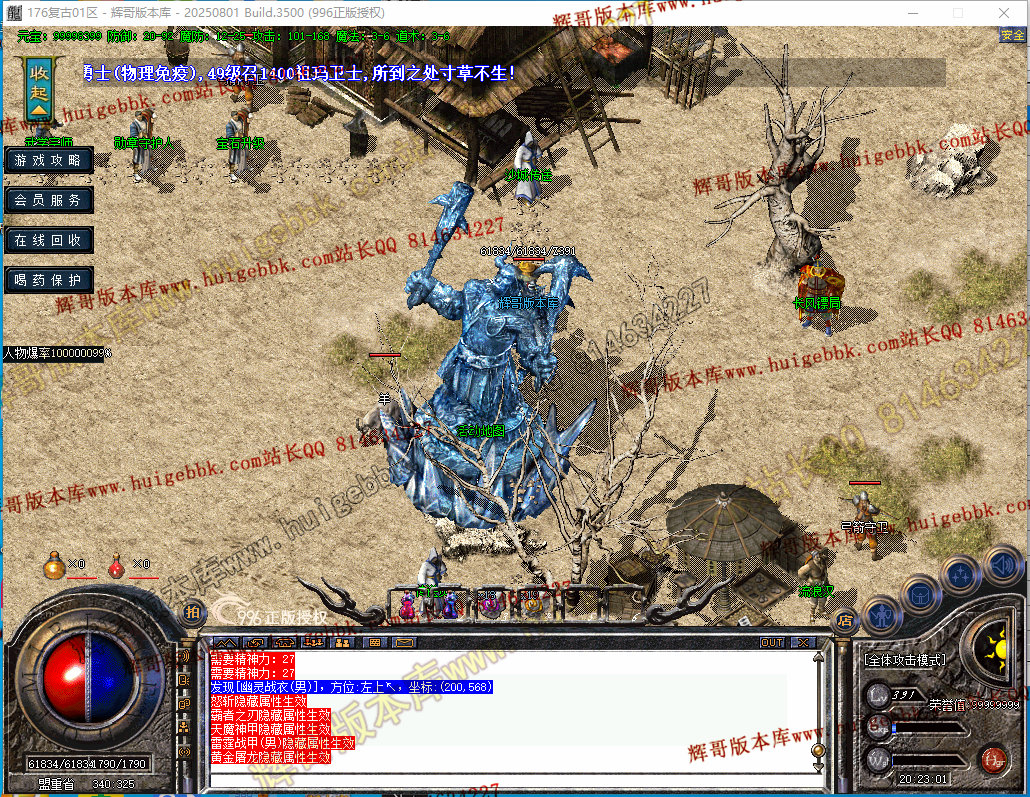The width and height of the screenshot is (1030, 797).
Task: Collapse the side menu with 收起
Action: click(x=39, y=88)
